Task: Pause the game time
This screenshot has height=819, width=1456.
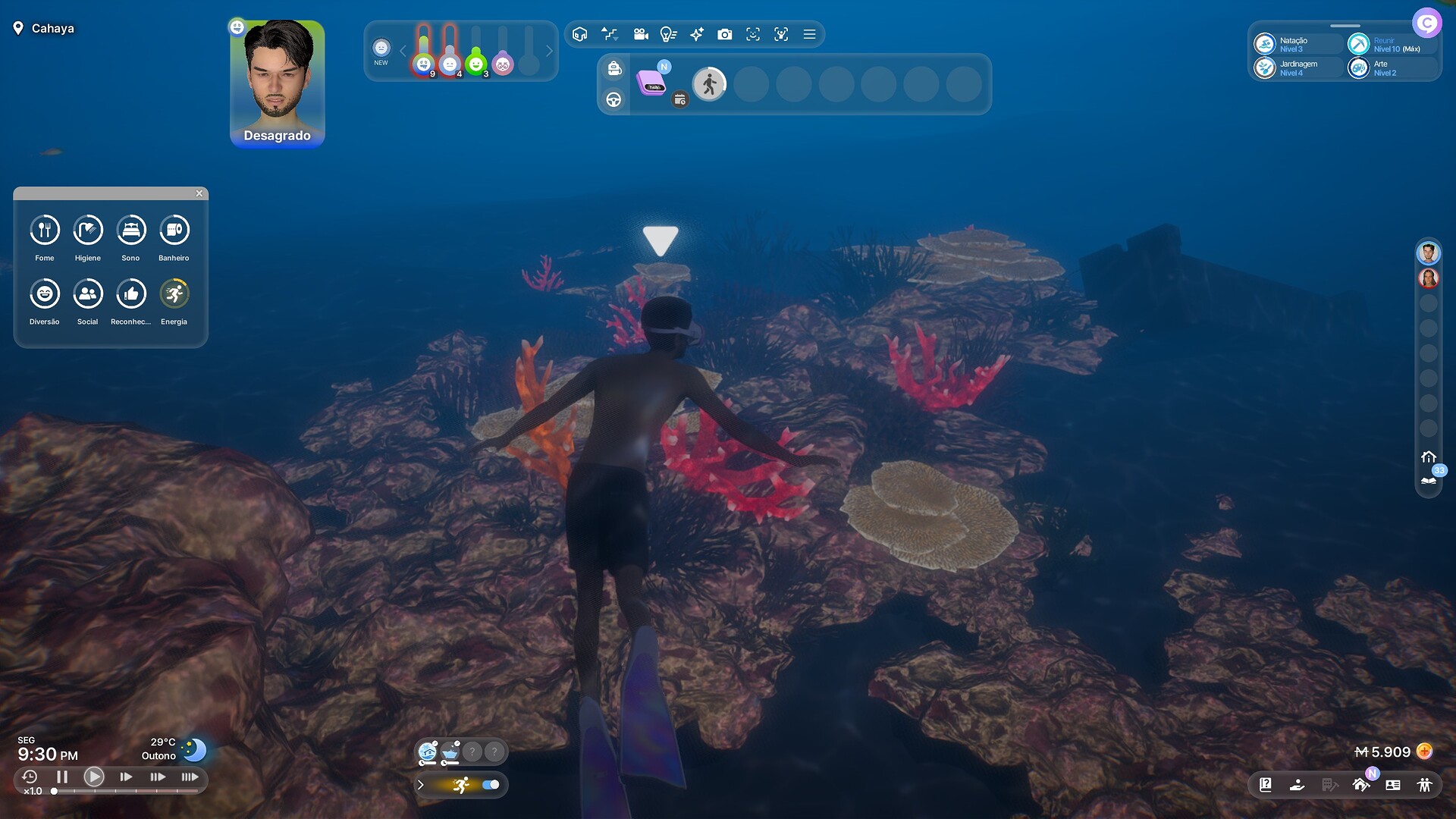Action: click(x=62, y=777)
